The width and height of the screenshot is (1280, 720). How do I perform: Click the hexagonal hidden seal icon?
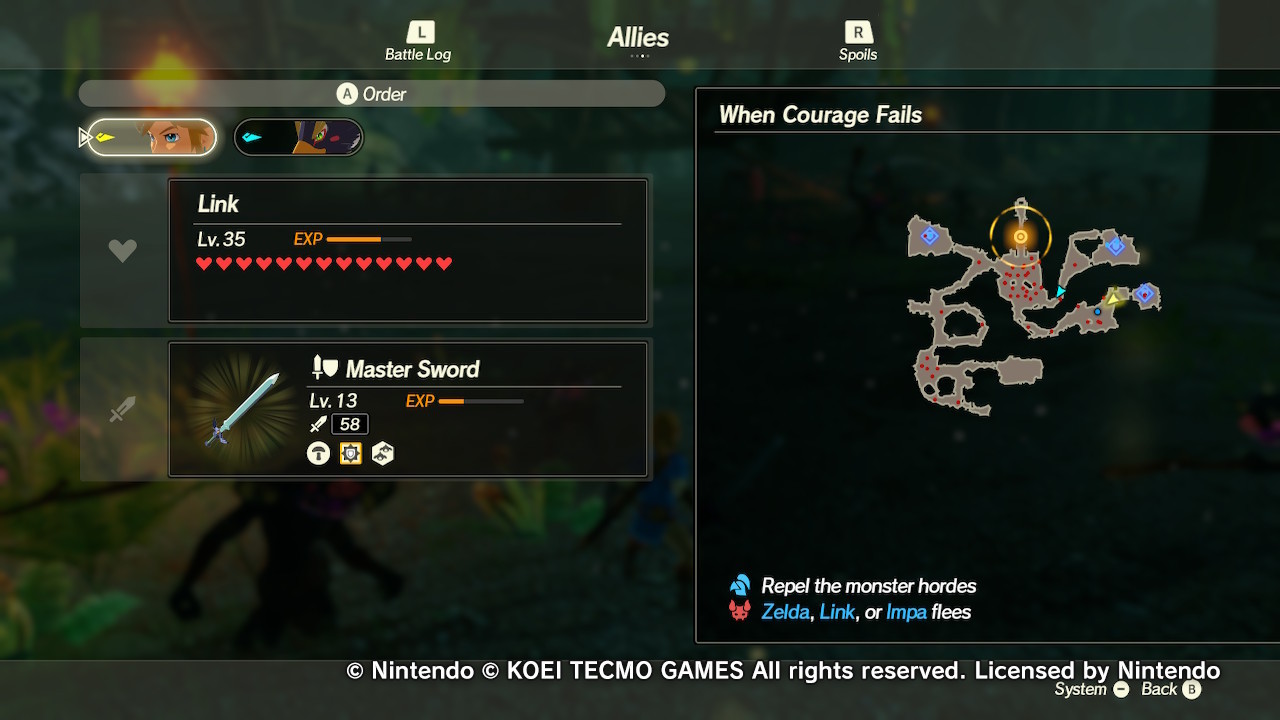(x=382, y=453)
